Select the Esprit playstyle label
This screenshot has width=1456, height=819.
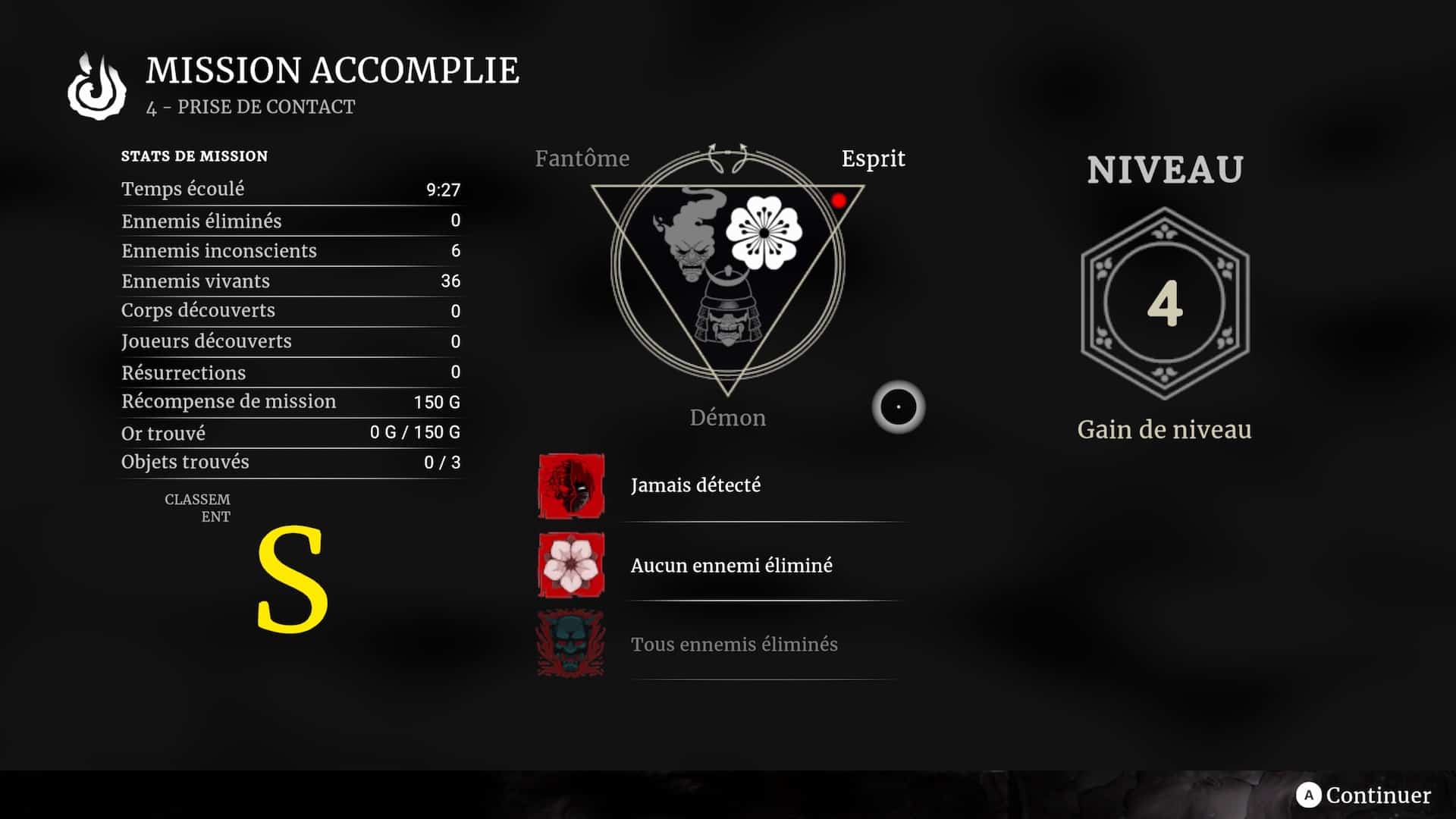pos(873,158)
